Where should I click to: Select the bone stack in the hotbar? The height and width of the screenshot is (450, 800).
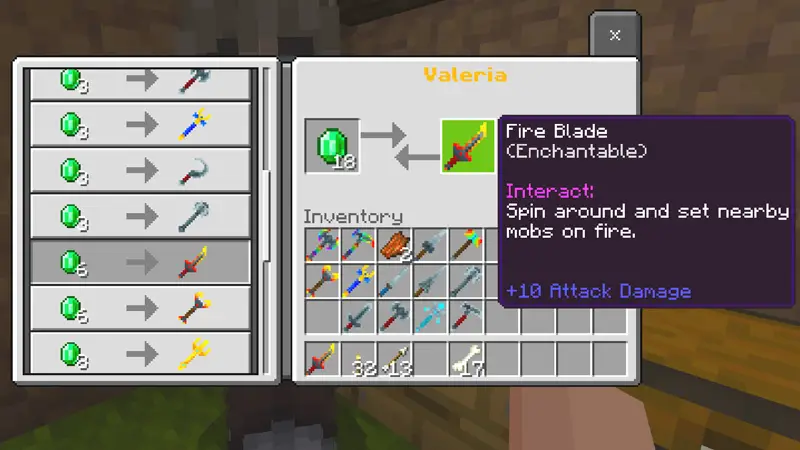click(x=468, y=359)
